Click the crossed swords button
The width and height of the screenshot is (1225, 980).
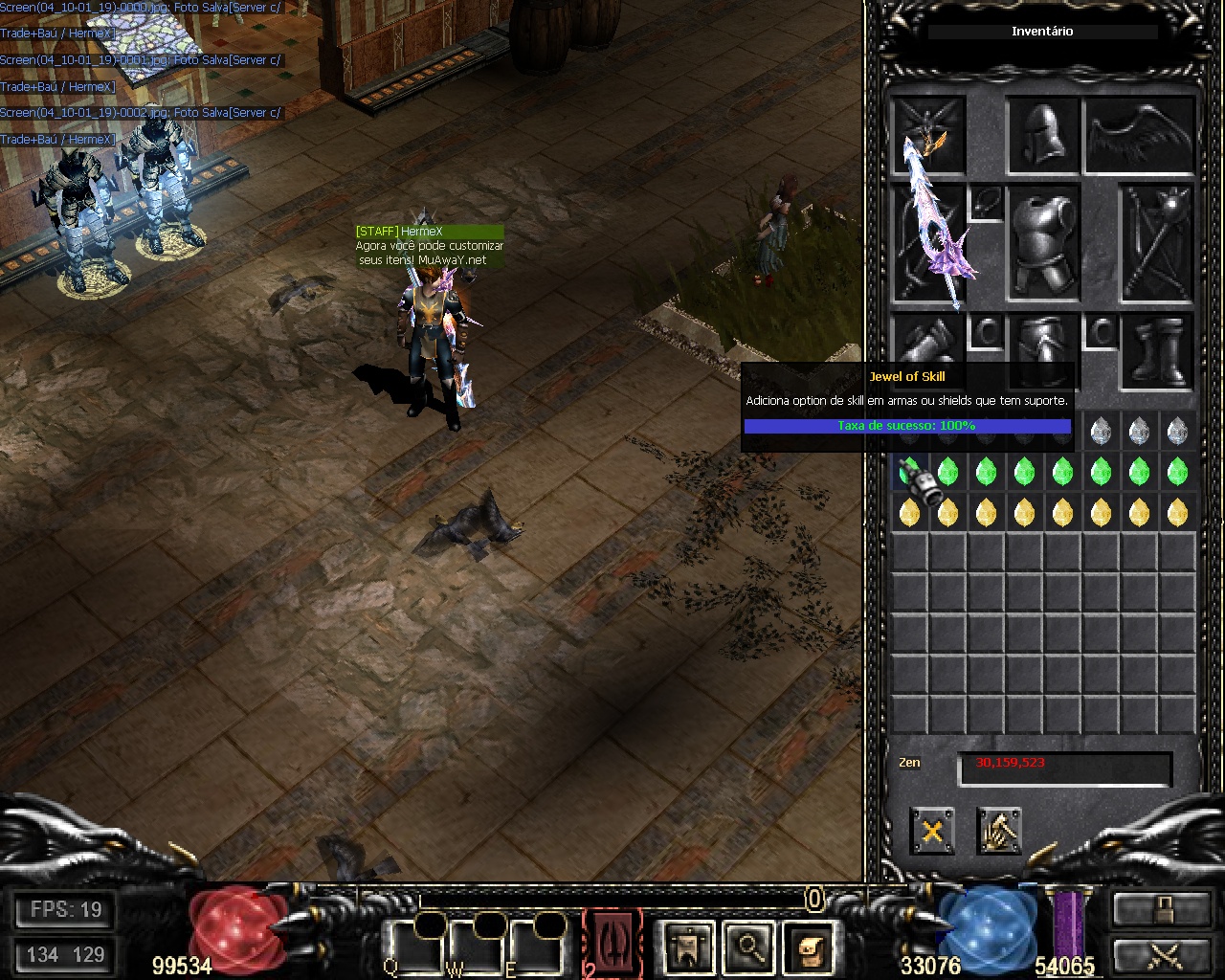(1161, 957)
